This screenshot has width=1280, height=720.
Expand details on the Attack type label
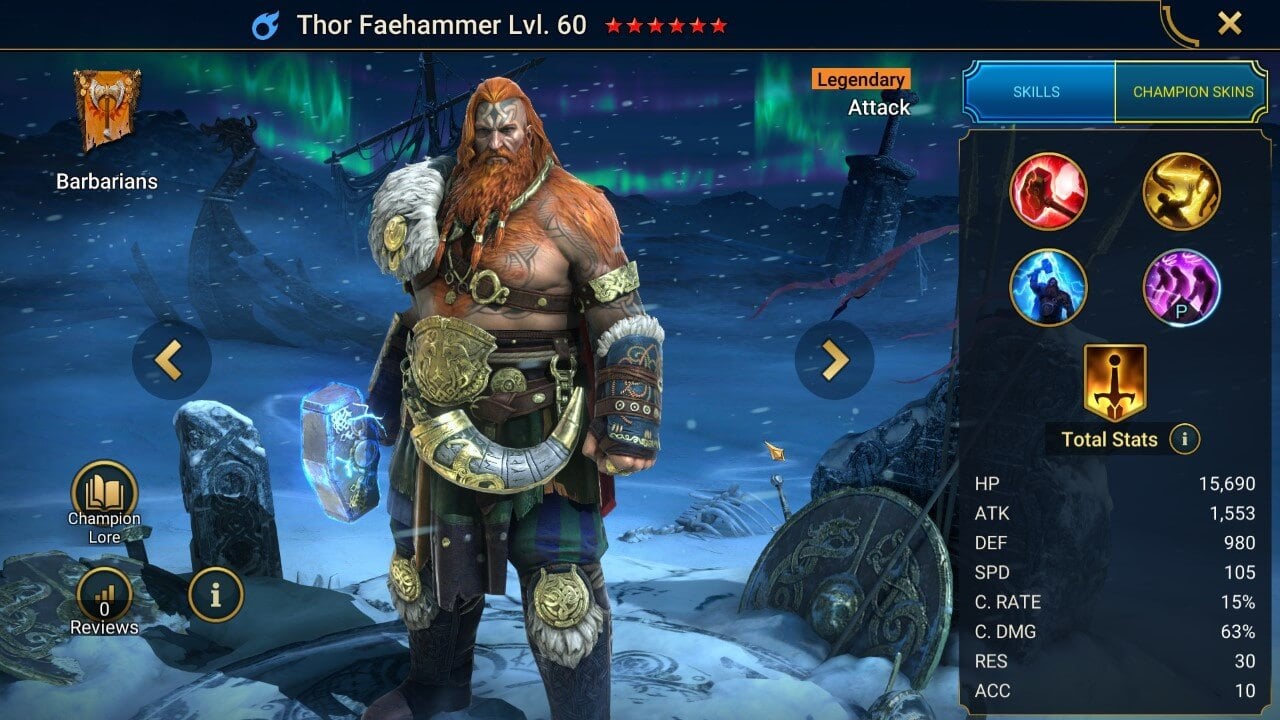[x=878, y=107]
